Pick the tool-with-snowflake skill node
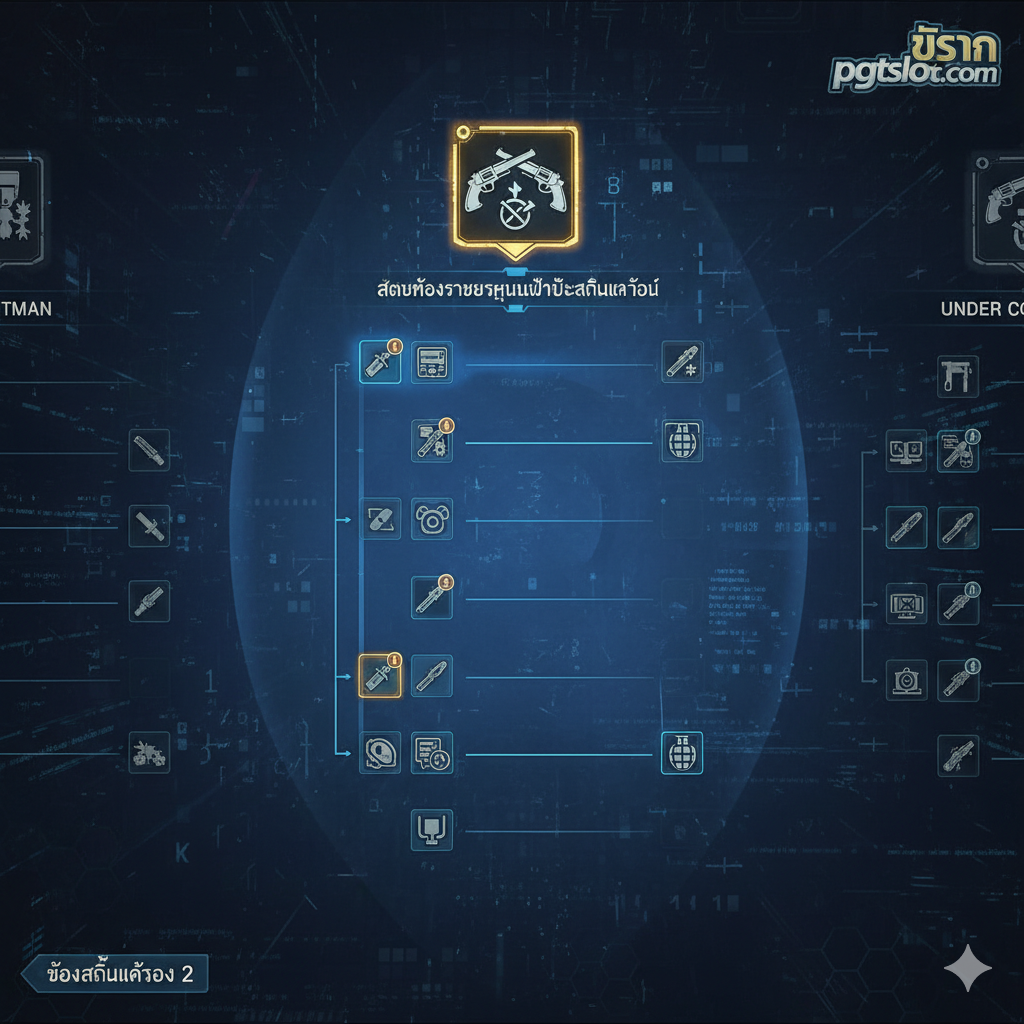 pyautogui.click(x=682, y=362)
